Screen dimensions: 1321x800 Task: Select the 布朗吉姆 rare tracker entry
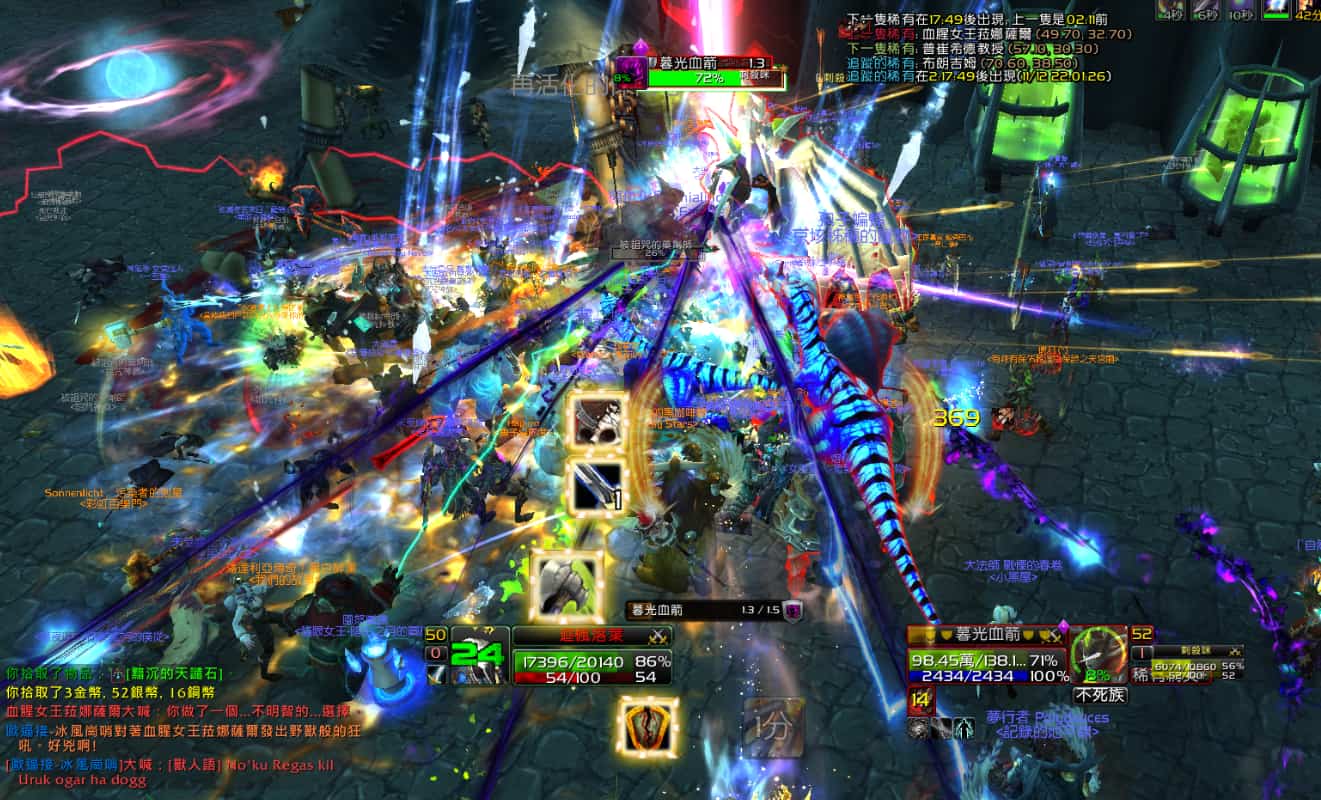click(x=973, y=61)
